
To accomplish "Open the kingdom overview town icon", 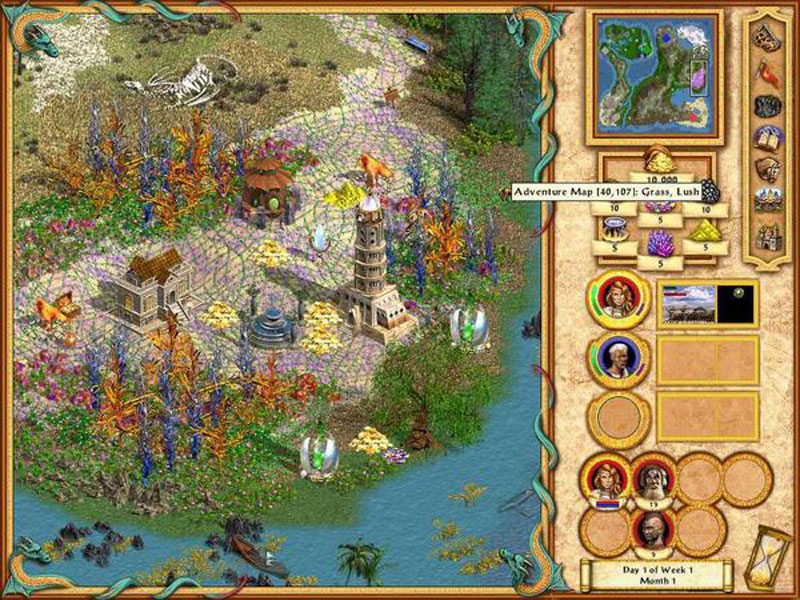I will pos(767,200).
